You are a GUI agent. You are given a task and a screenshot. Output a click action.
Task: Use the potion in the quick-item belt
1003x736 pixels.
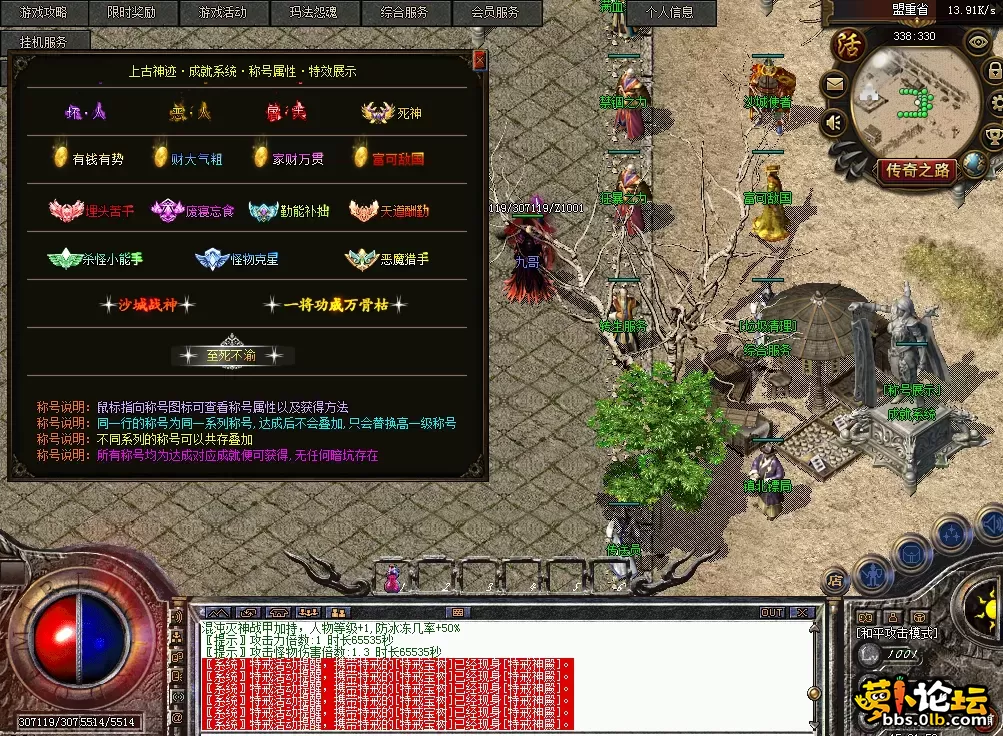click(x=392, y=577)
